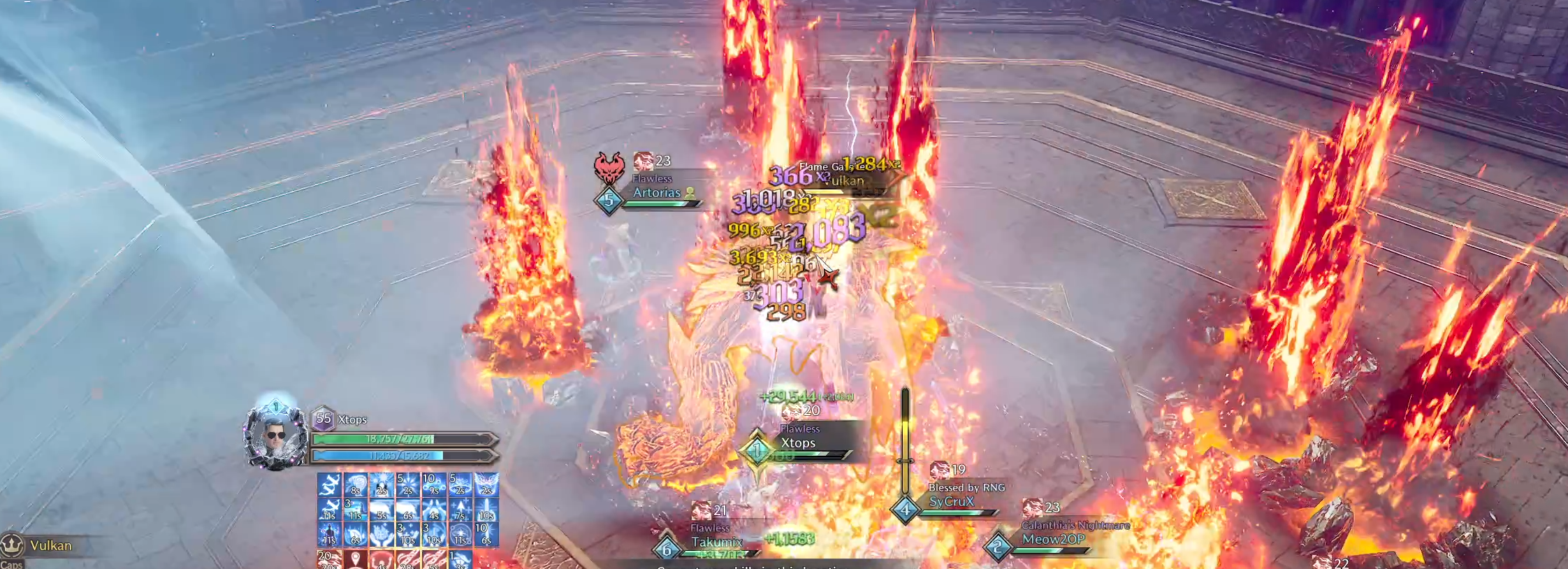1568x569 pixels.
Task: Click the level 55 hexagon badge
Action: click(323, 419)
